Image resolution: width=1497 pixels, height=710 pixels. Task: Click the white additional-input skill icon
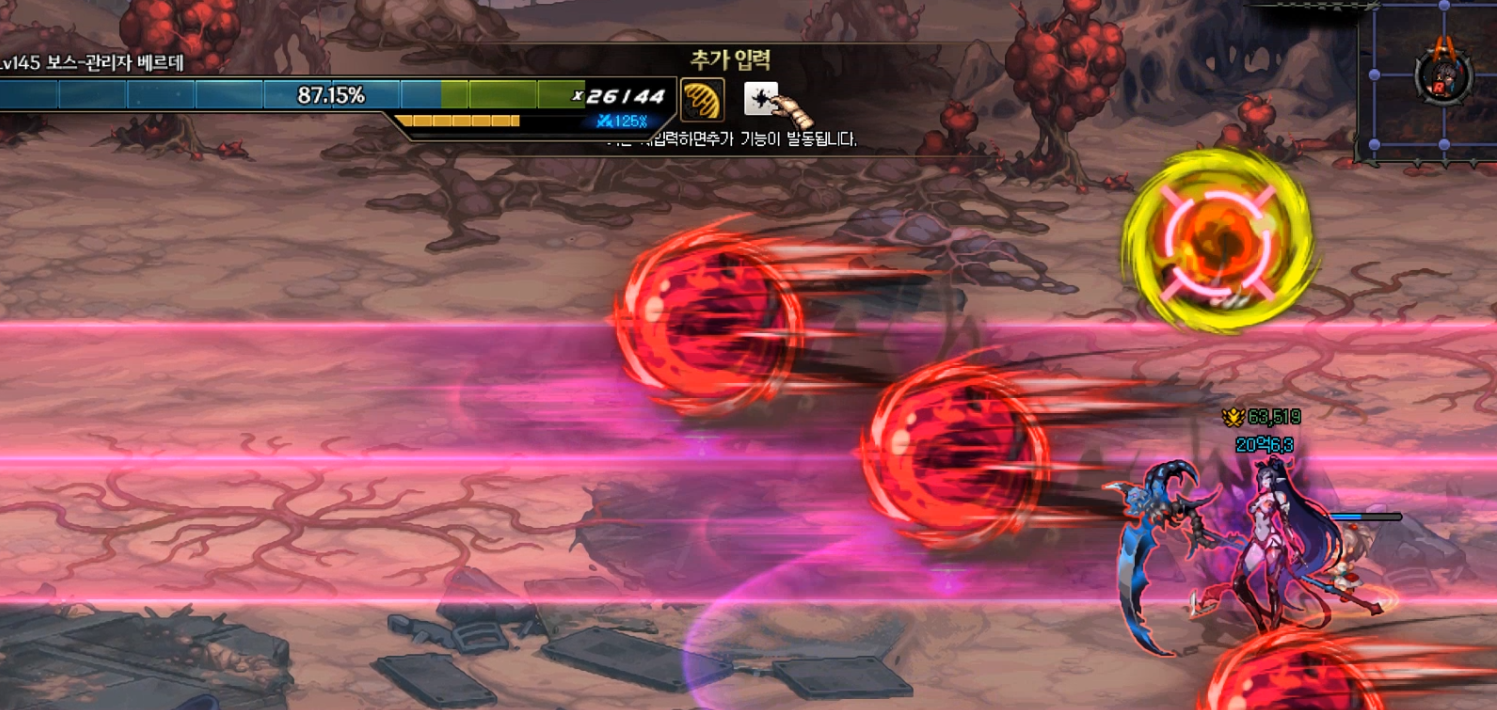761,99
